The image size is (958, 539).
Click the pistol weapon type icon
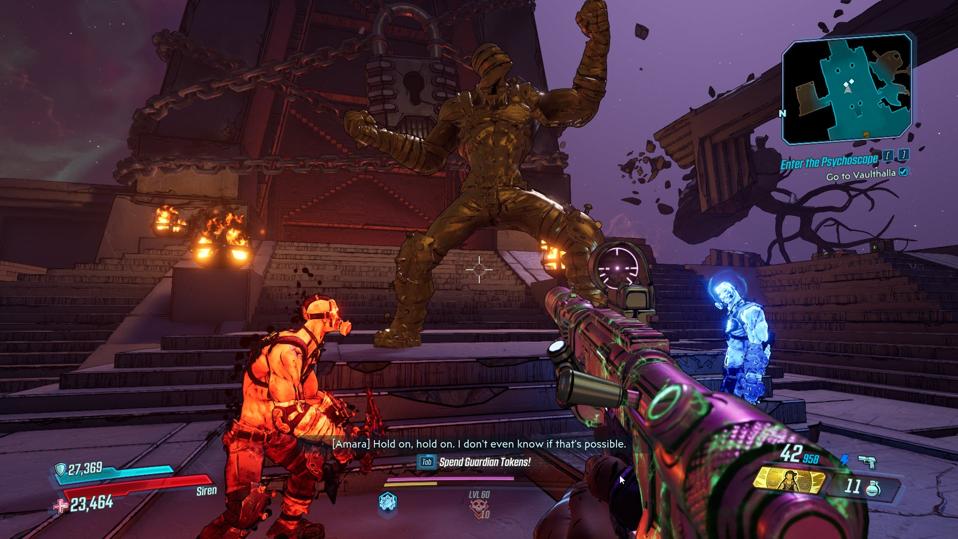point(868,462)
